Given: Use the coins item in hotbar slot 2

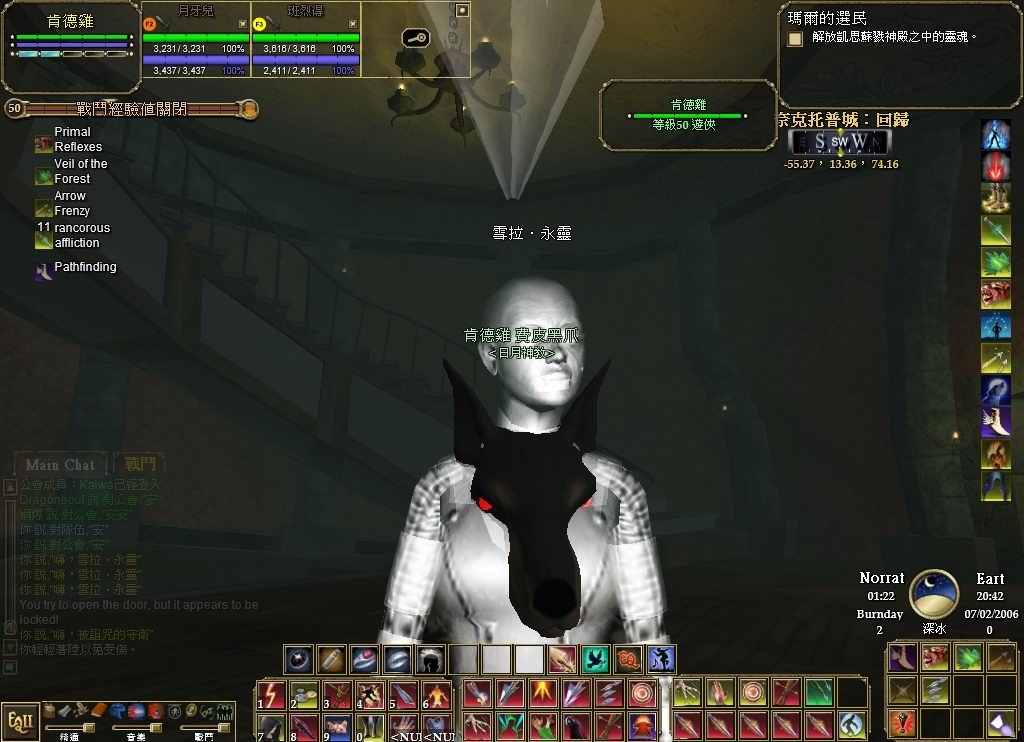Looking at the screenshot, I should (x=303, y=694).
